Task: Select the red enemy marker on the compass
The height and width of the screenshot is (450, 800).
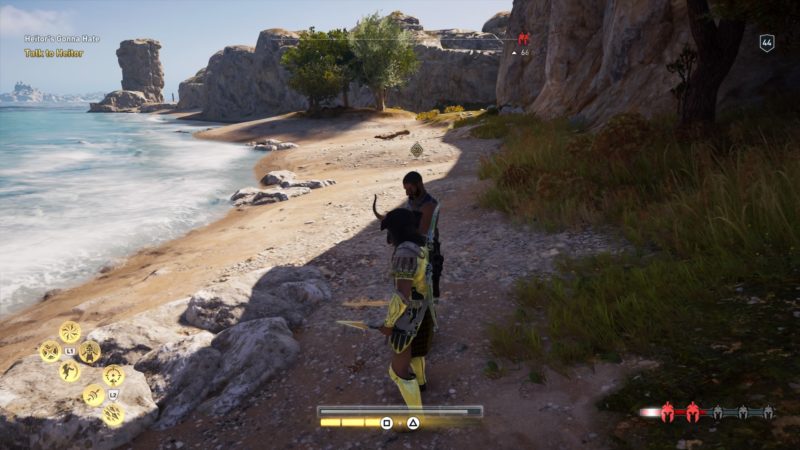Action: [522, 39]
